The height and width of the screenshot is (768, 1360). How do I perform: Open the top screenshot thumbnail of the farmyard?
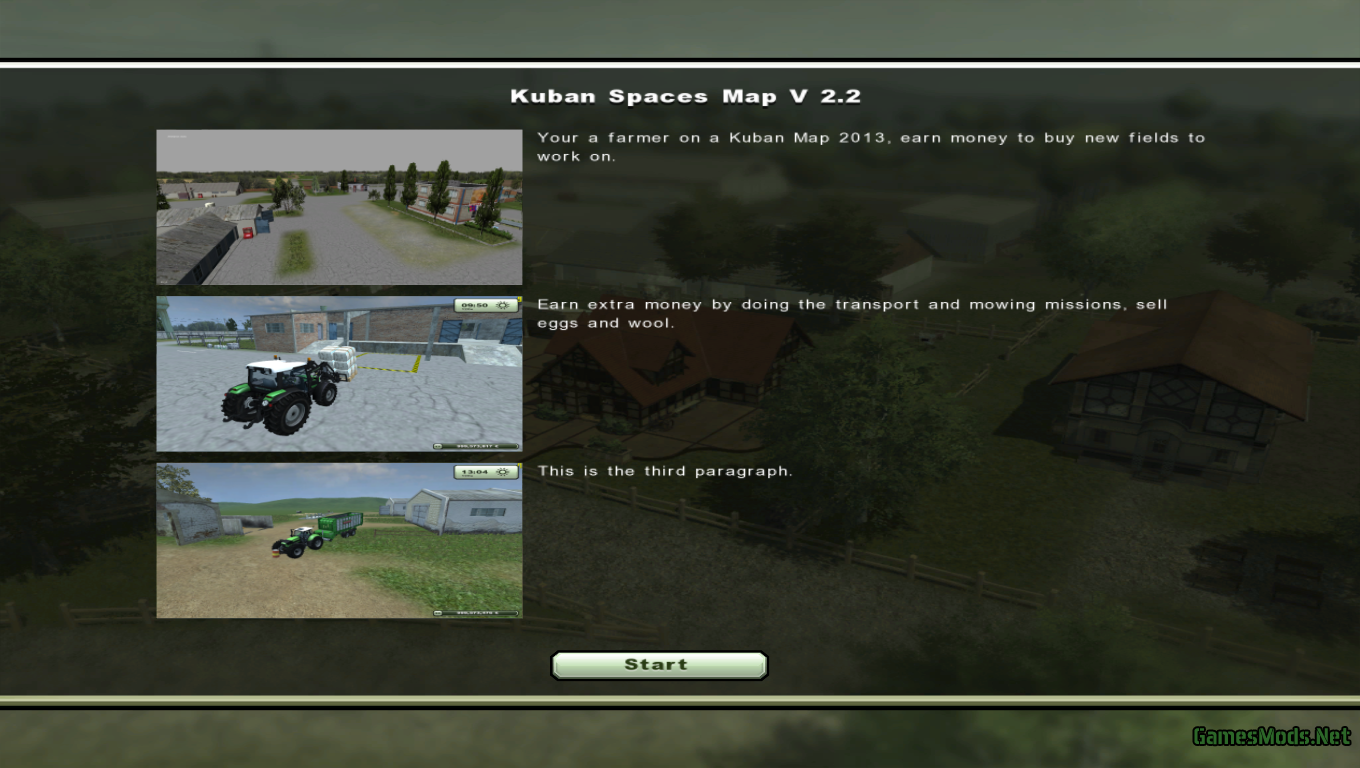(338, 206)
